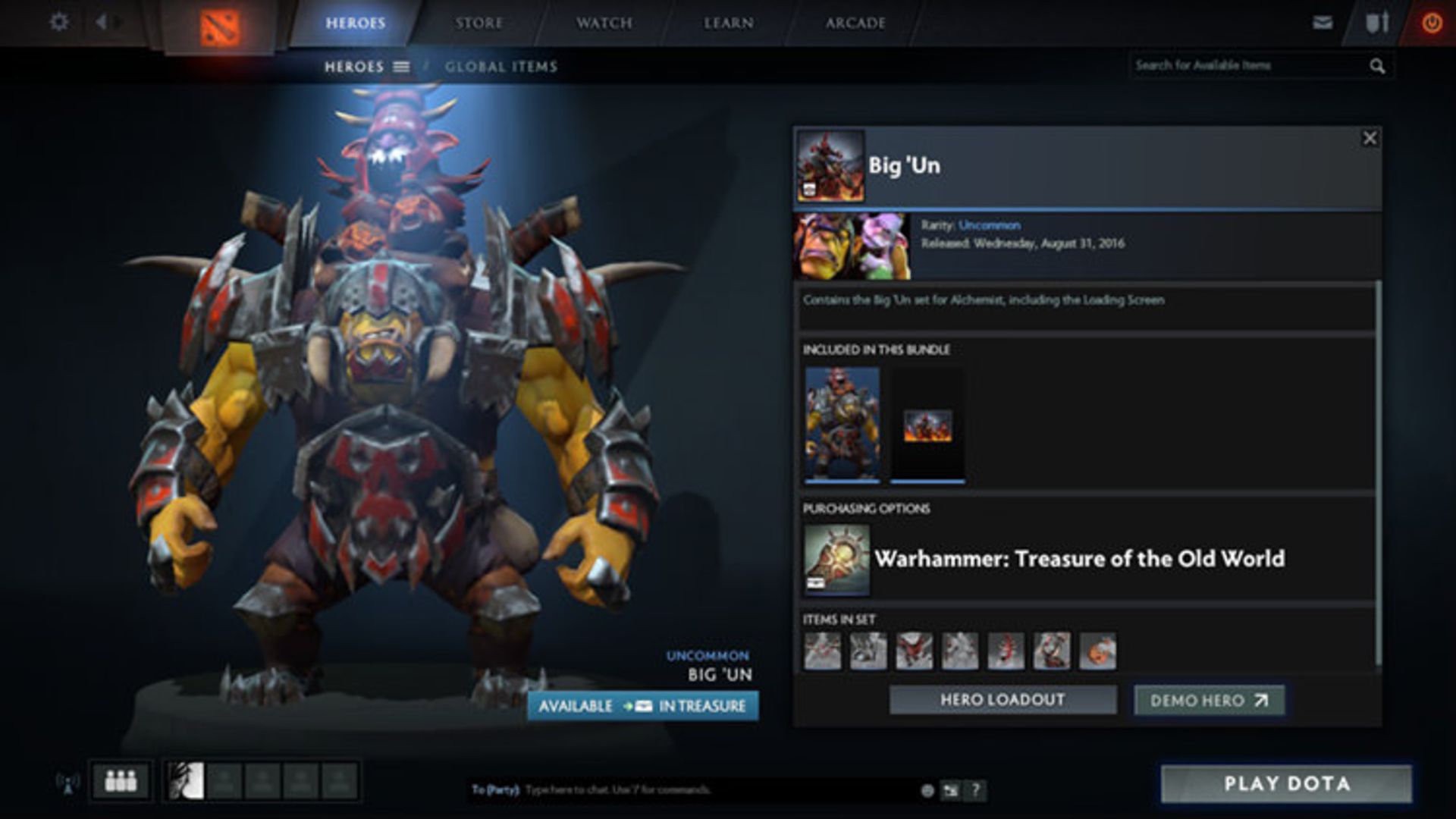Click Available In Treasure button
1456x819 pixels.
click(x=642, y=706)
